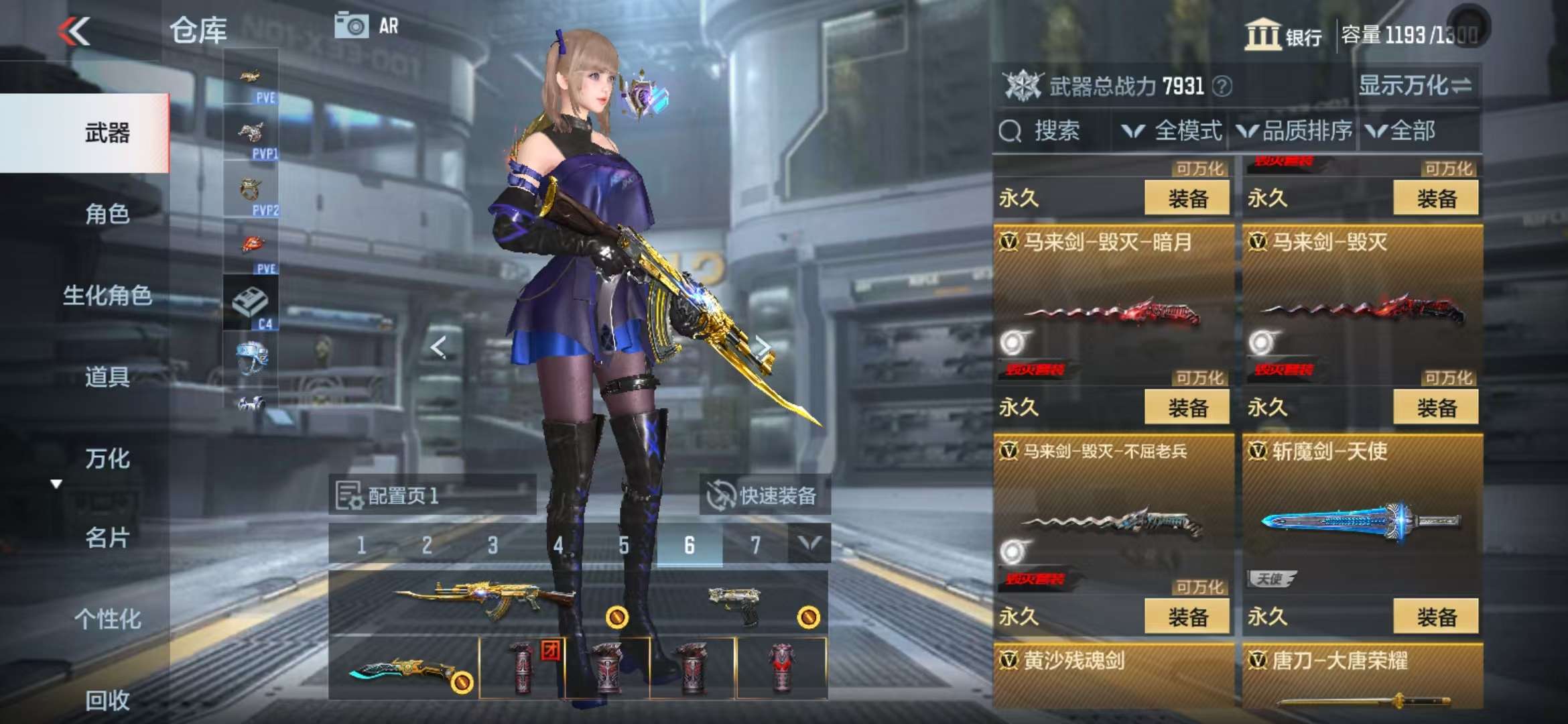
Task: Switch to loadout slot 7
Action: 755,546
